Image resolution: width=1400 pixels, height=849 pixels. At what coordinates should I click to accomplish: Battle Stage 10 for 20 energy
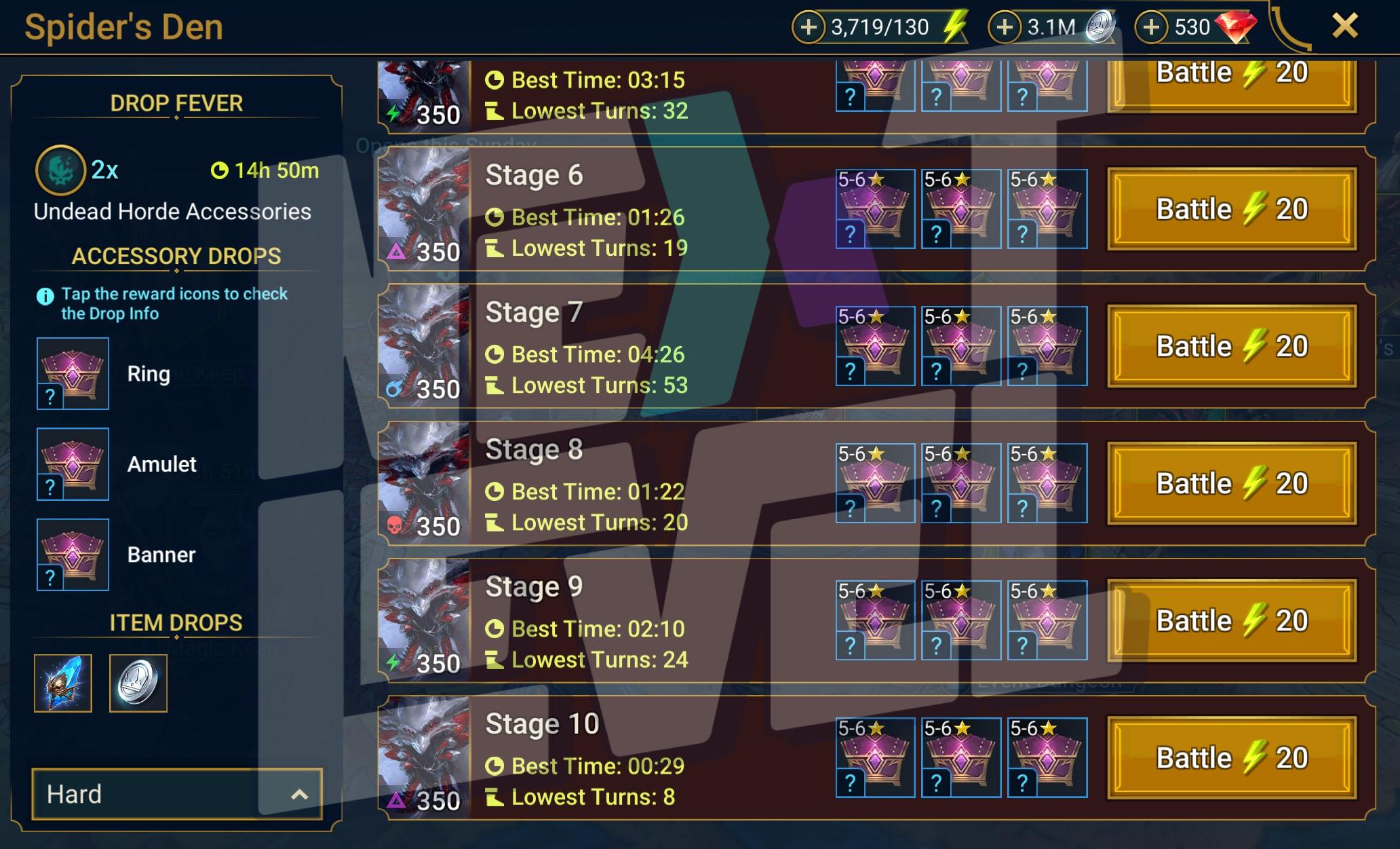1232,758
